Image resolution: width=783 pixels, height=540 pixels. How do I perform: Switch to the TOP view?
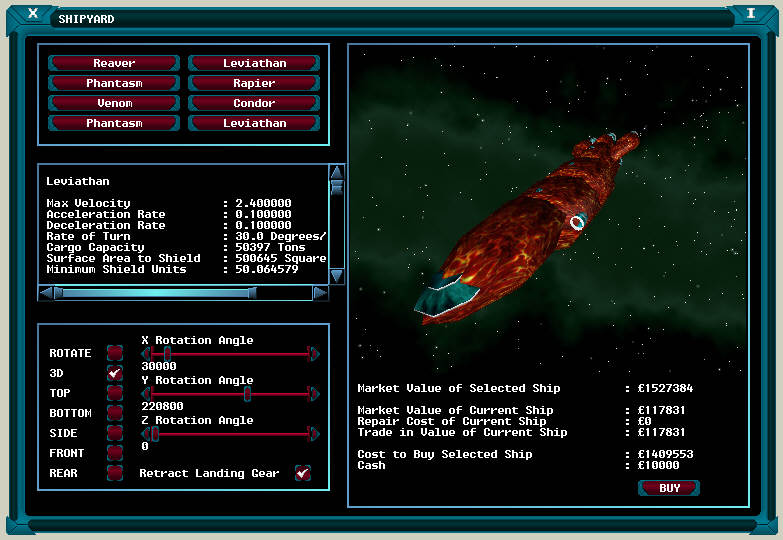click(x=115, y=393)
